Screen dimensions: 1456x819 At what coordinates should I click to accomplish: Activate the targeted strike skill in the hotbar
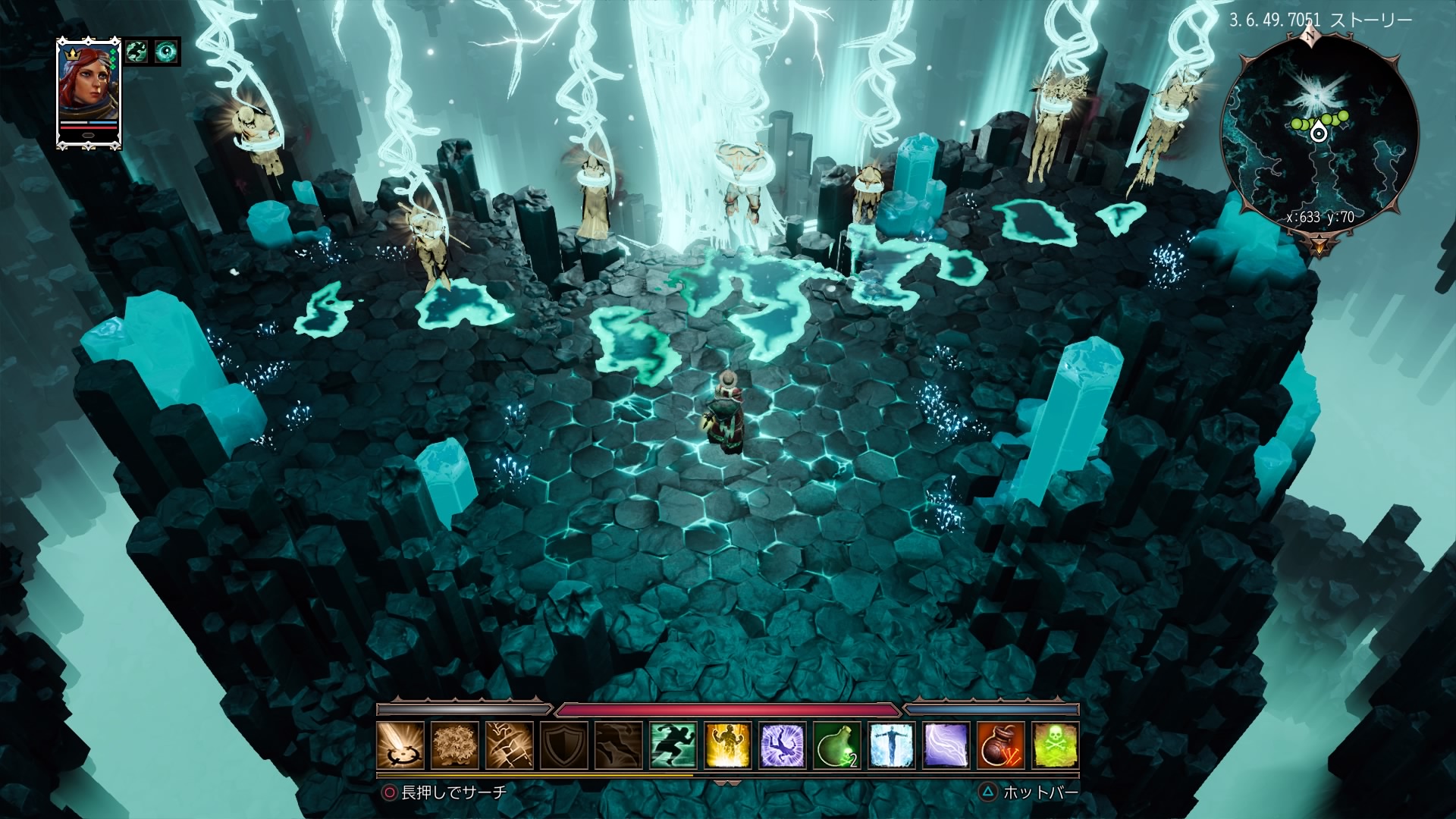click(x=400, y=745)
